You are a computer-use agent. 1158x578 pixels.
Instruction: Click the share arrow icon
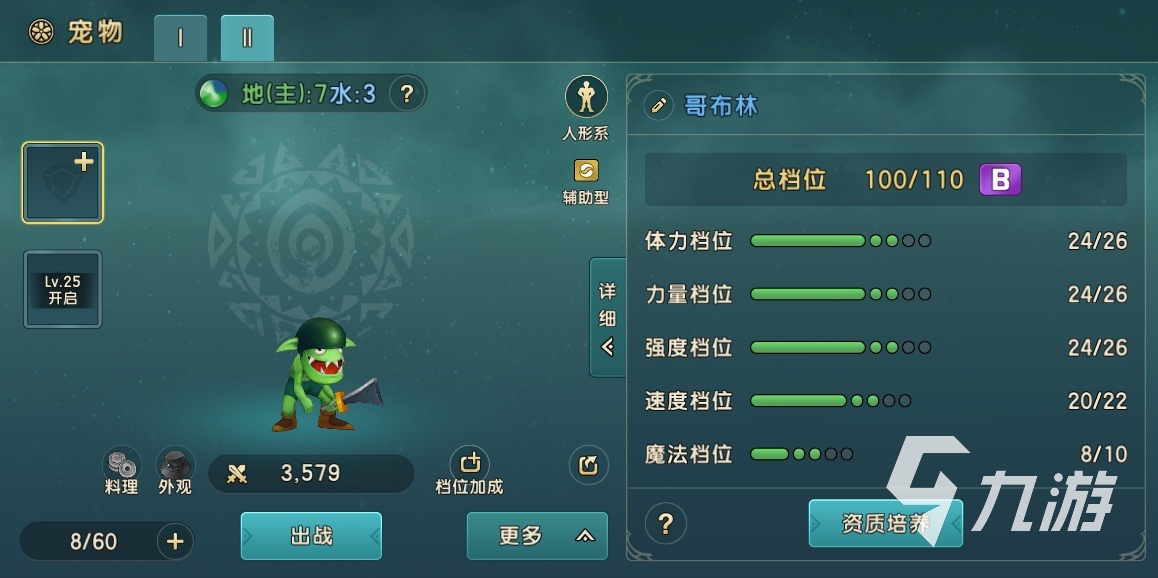tap(588, 465)
